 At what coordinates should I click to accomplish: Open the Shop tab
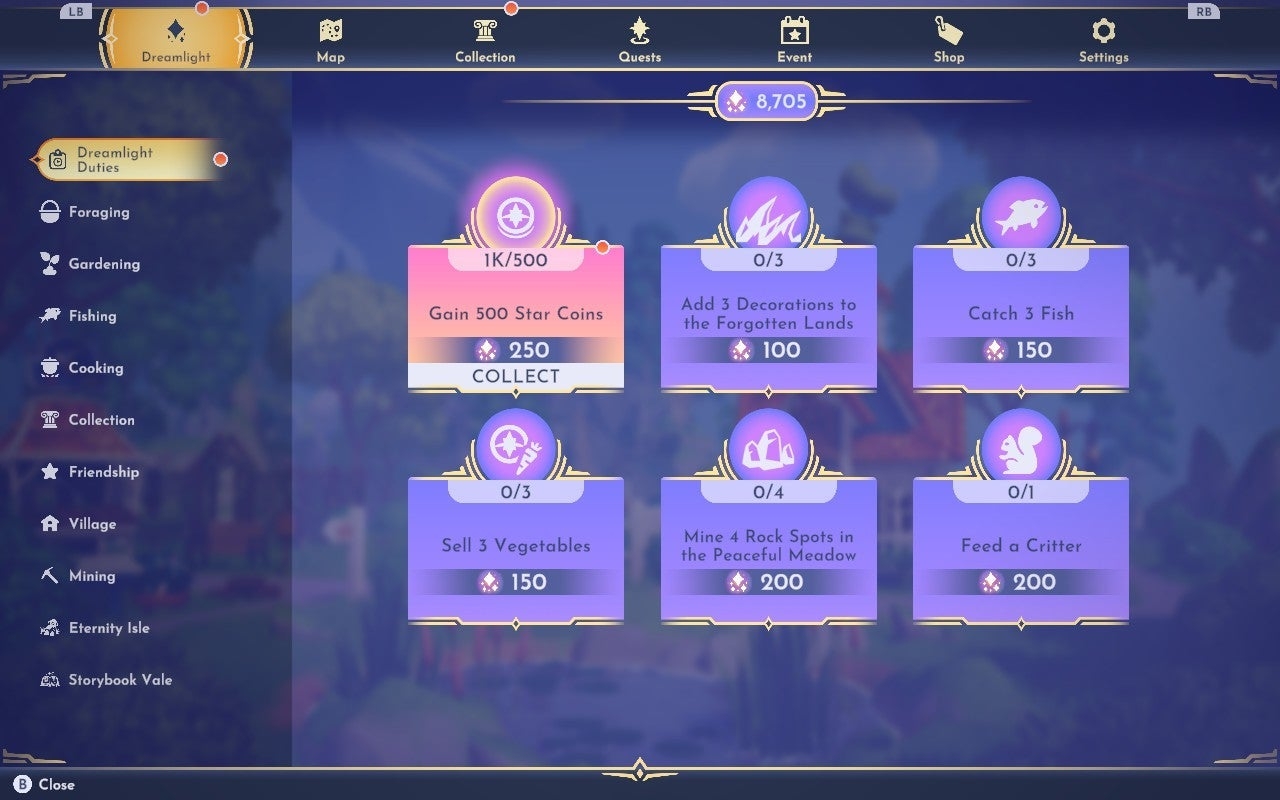(948, 38)
